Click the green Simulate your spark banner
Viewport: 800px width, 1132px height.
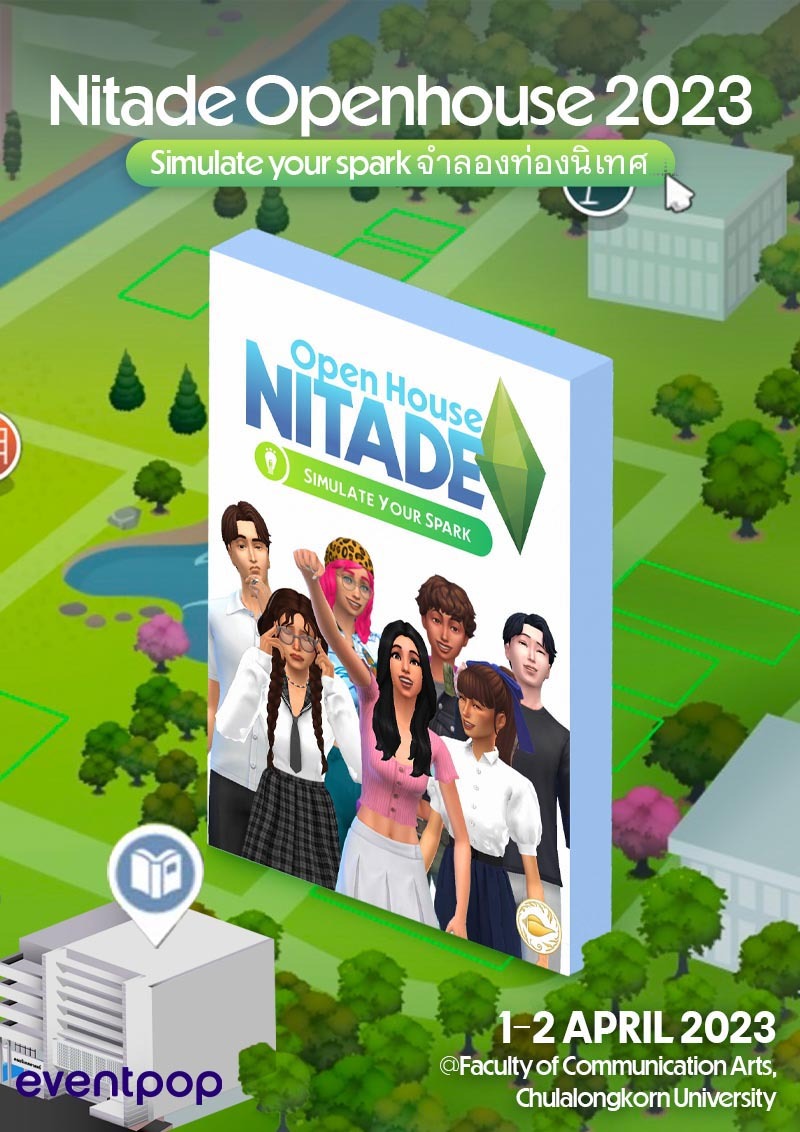click(400, 164)
